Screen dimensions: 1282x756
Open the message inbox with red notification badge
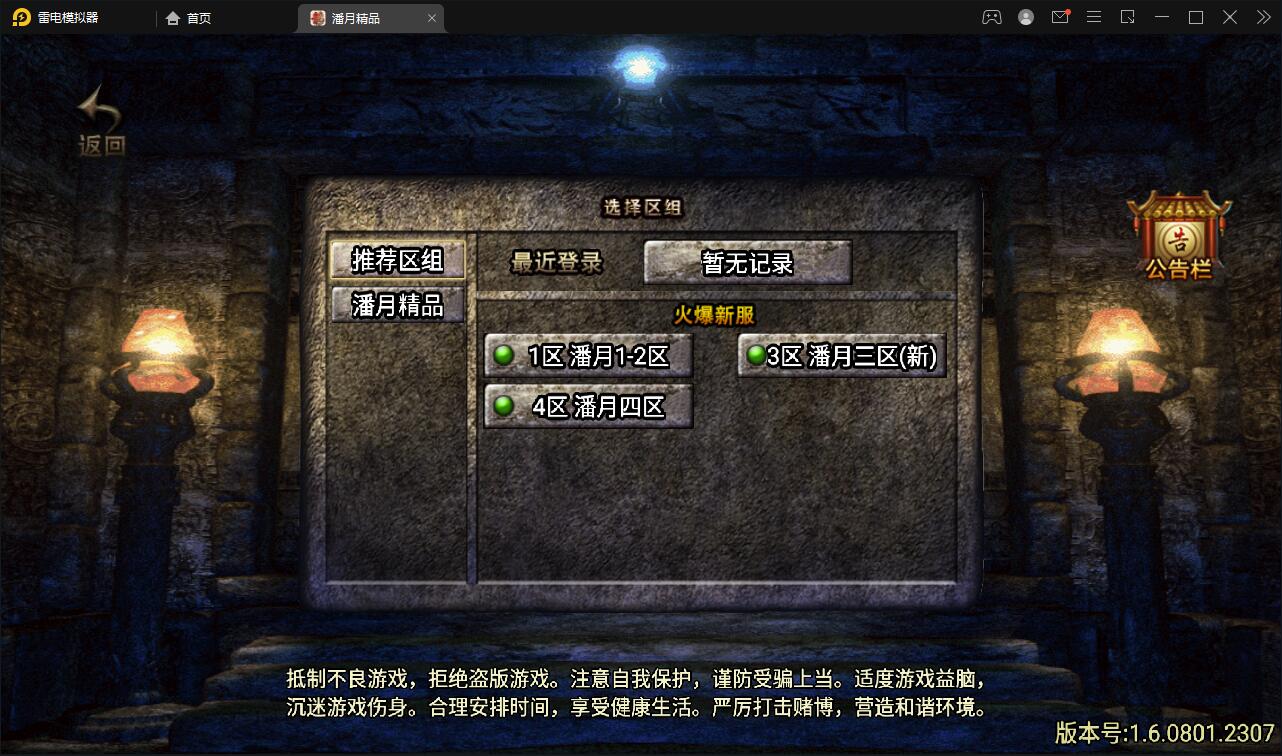tap(1061, 17)
